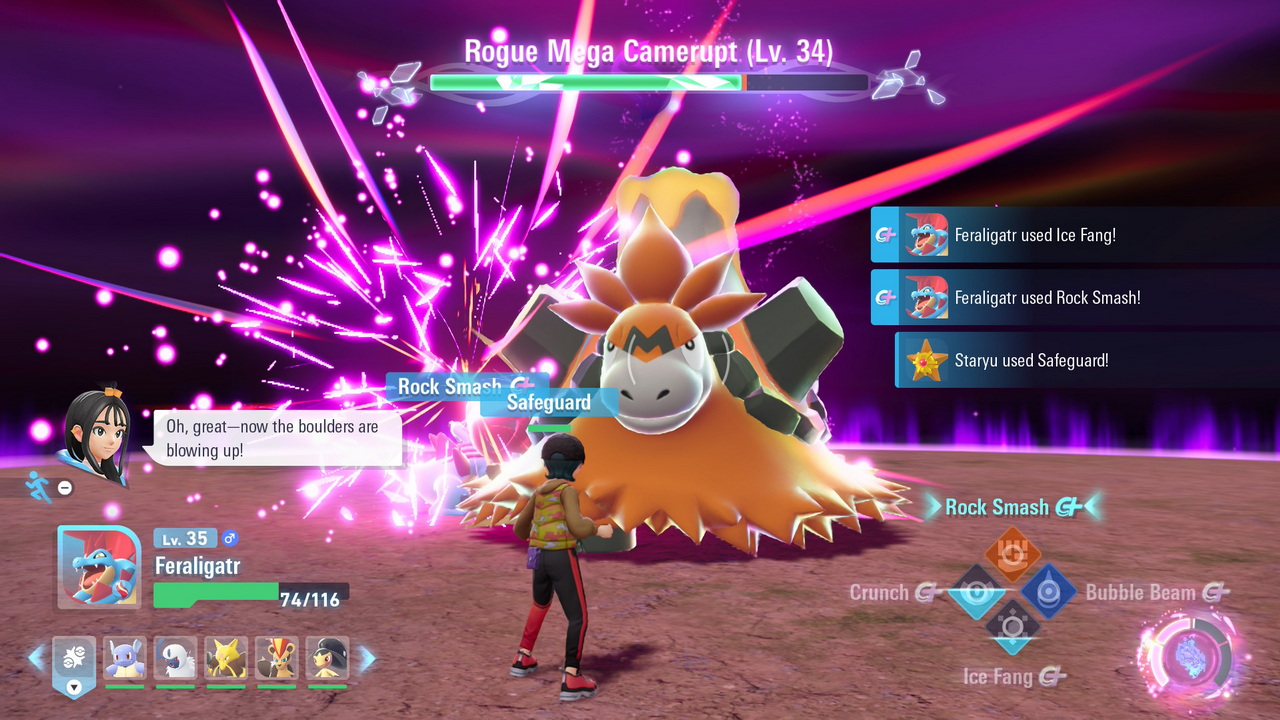Switch to Wartortle in the party
This screenshot has height=720, width=1280.
125,658
